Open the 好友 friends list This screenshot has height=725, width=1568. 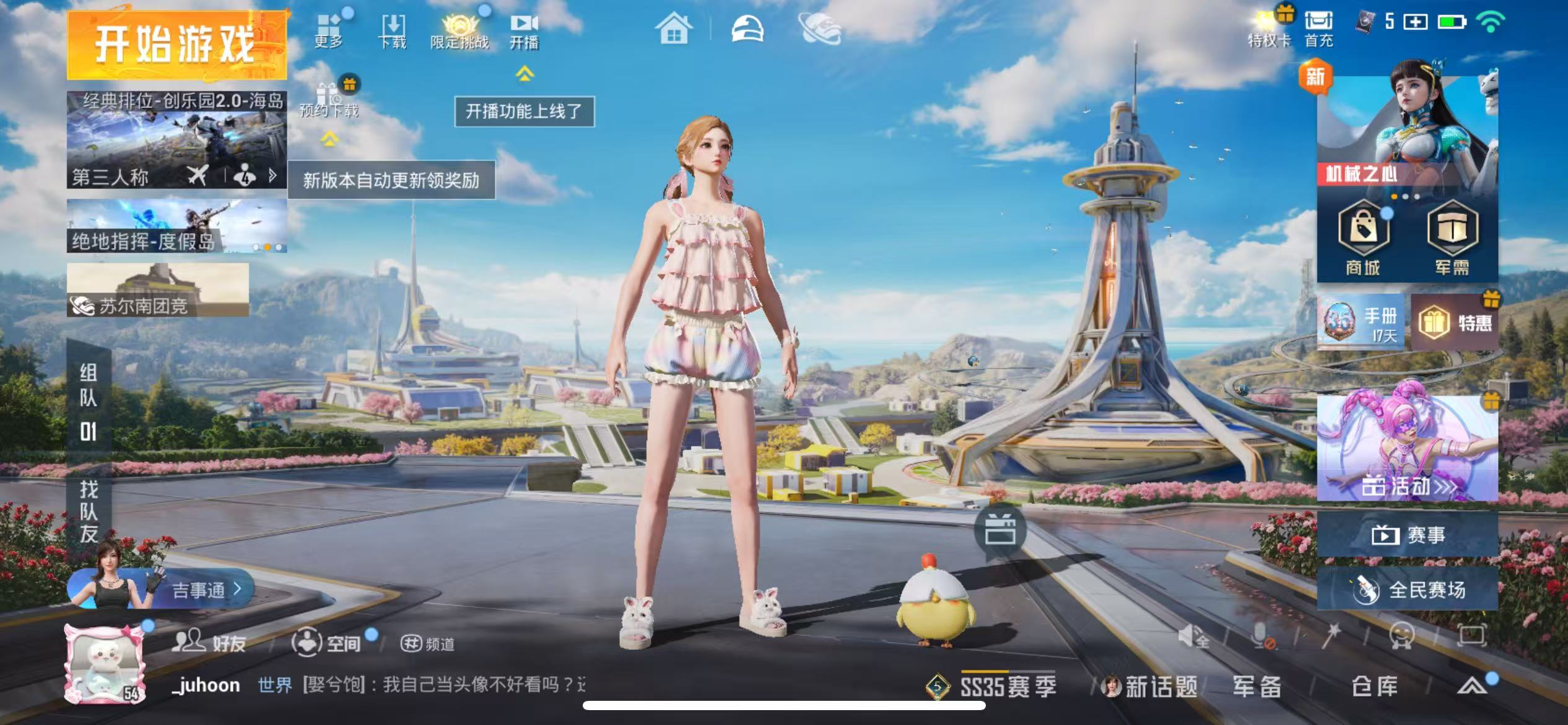click(209, 643)
